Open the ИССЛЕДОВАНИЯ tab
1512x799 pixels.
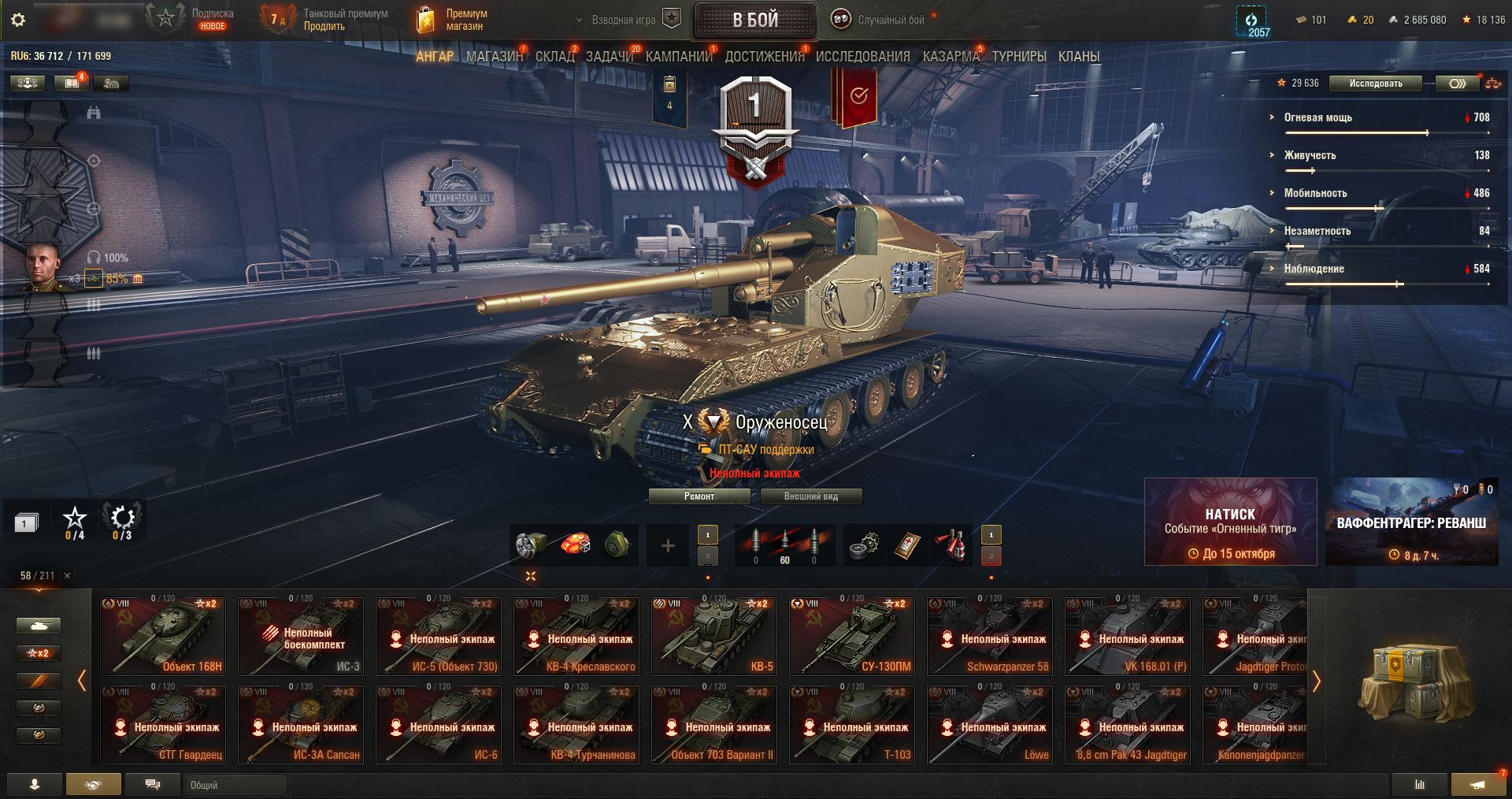click(x=862, y=57)
